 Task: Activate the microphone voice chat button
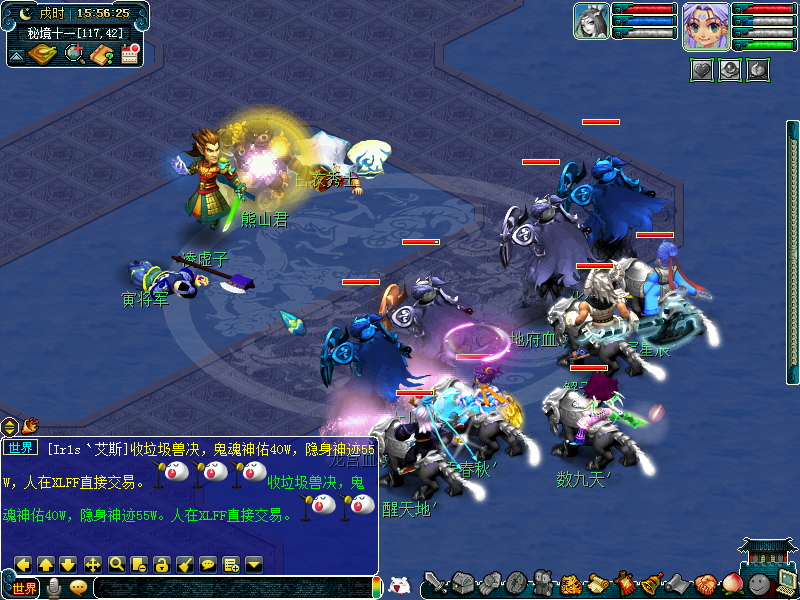pos(54,588)
